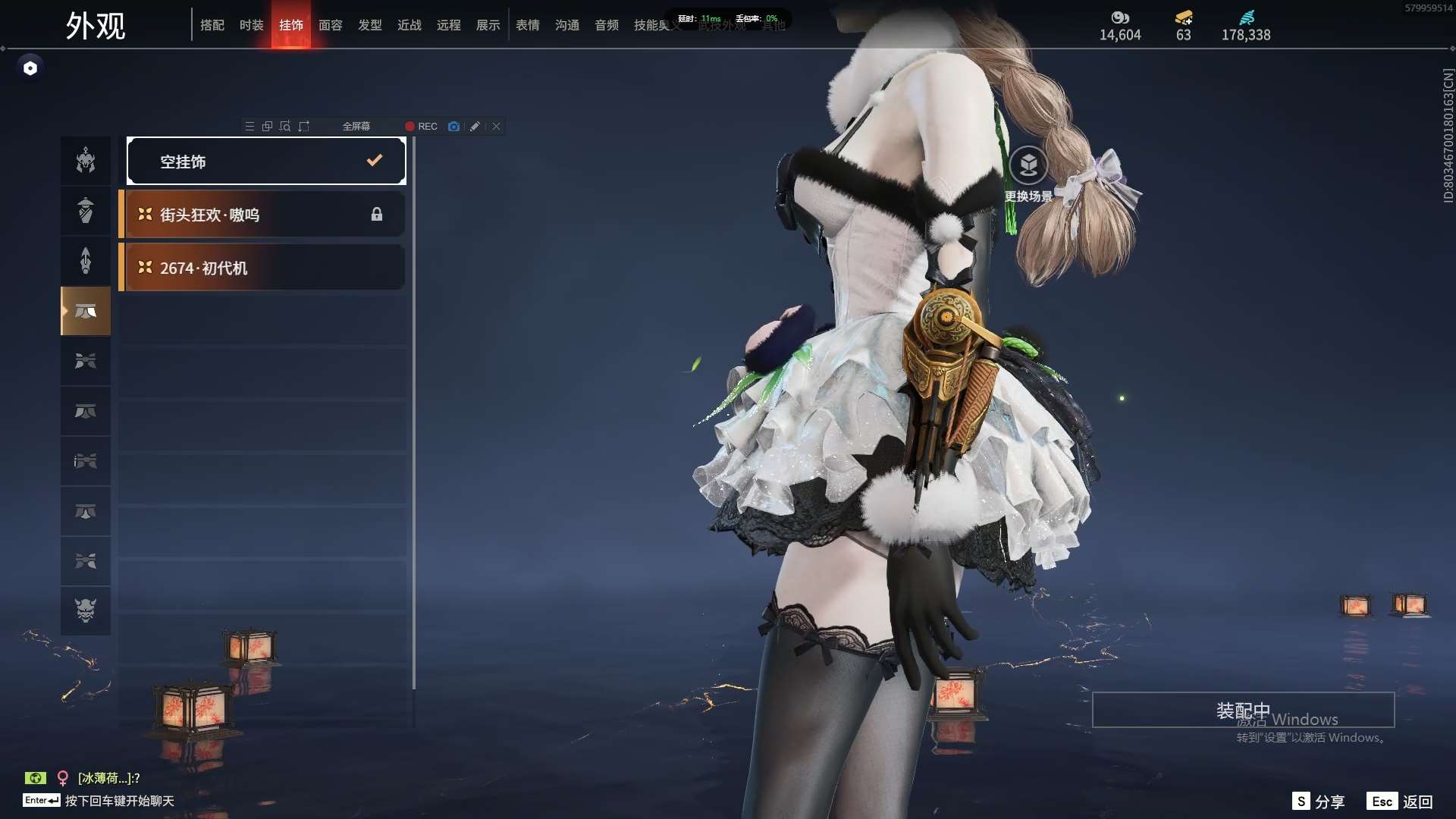1456x819 pixels.
Task: Click the 装配中 equip button
Action: pos(1243,710)
